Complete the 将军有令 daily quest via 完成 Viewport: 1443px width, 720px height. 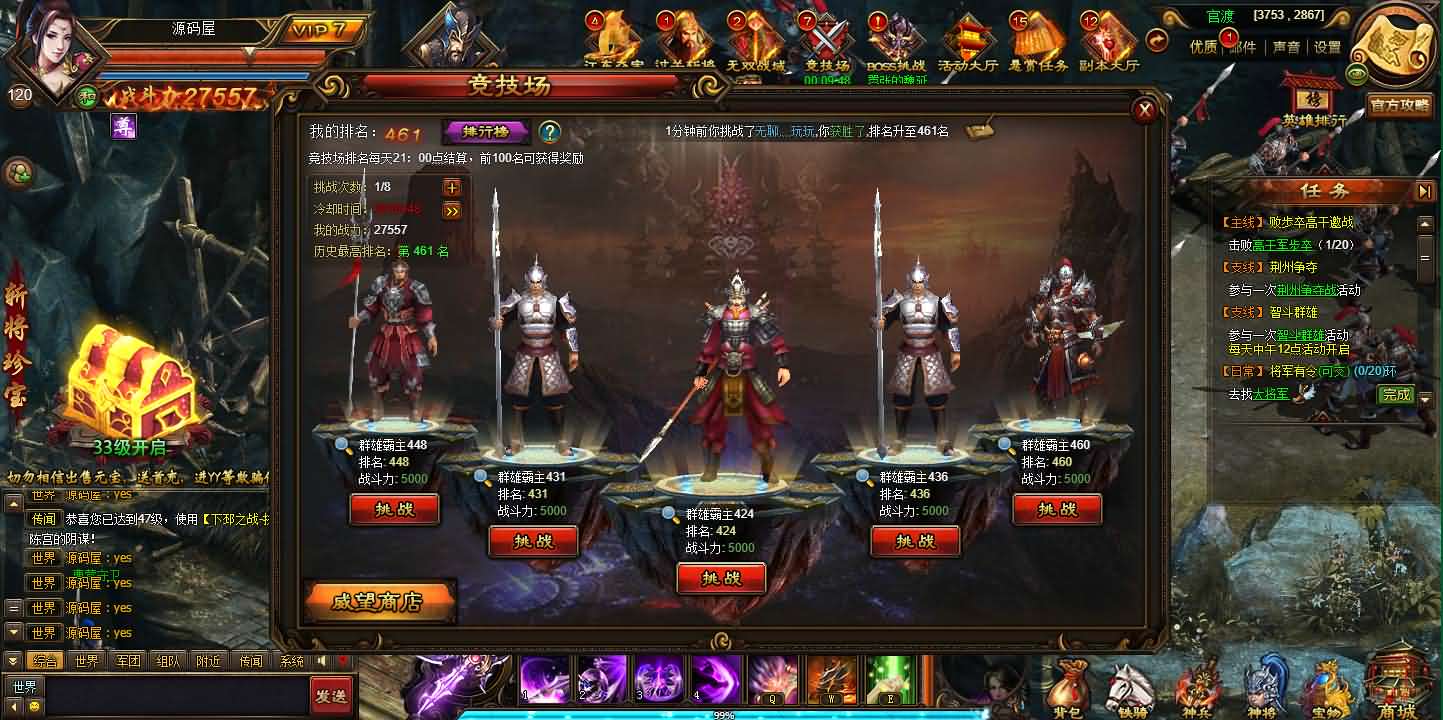[x=1395, y=394]
